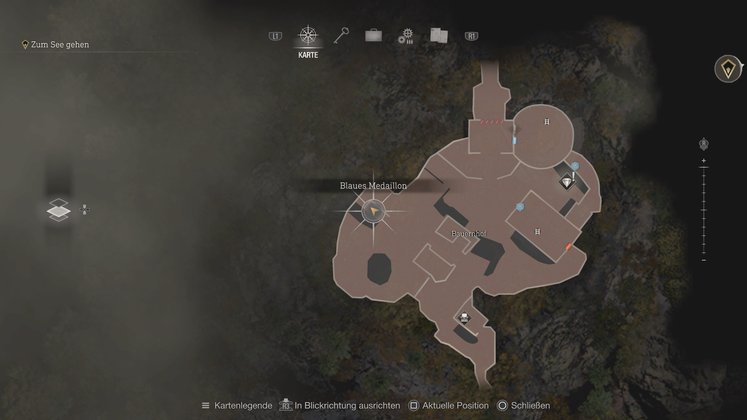747x420 pixels.
Task: Open the files documents tab
Action: tap(438, 36)
